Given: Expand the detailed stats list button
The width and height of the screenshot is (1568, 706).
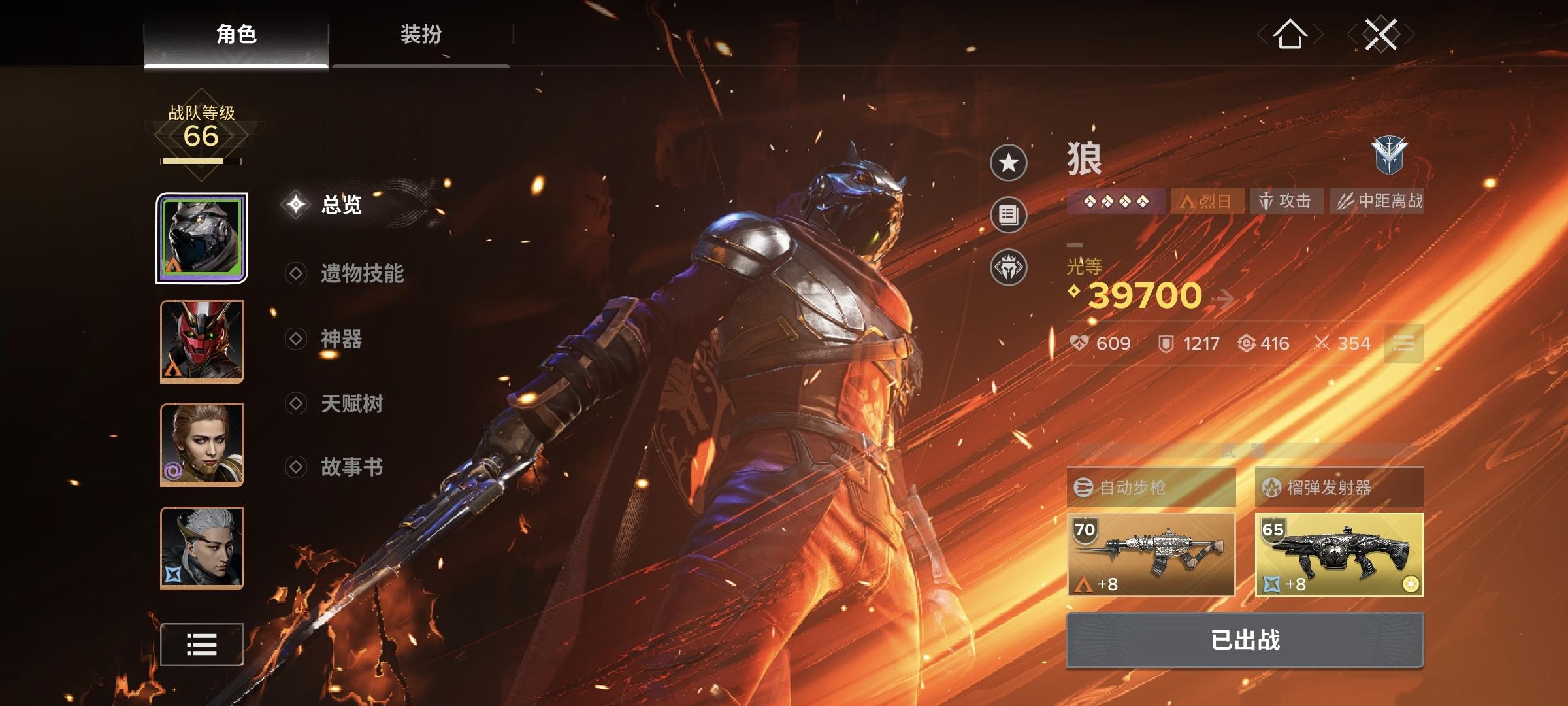Looking at the screenshot, I should 1403,343.
